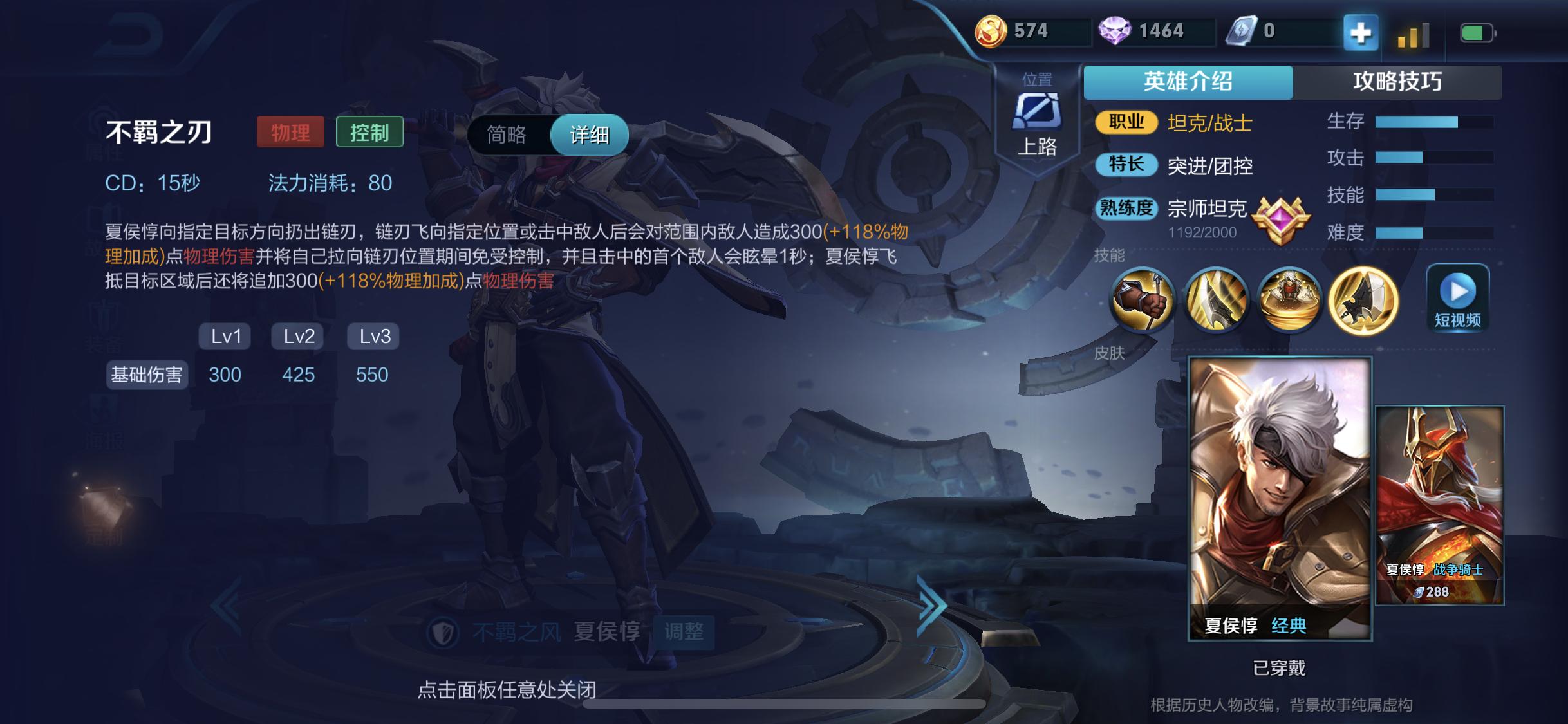Switch to the 攻略技巧 tab

pos(1397,82)
